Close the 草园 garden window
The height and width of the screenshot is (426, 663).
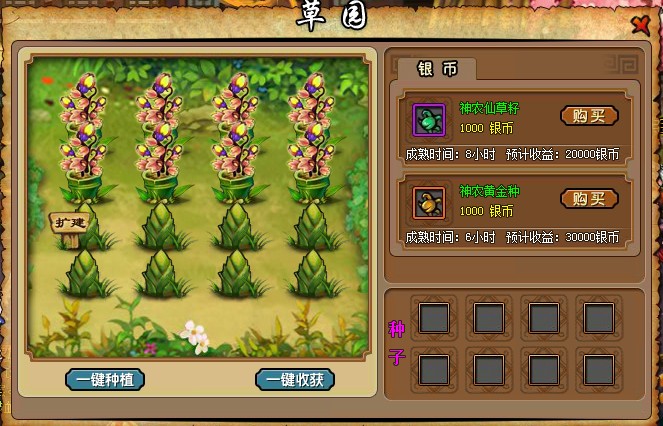pos(640,24)
